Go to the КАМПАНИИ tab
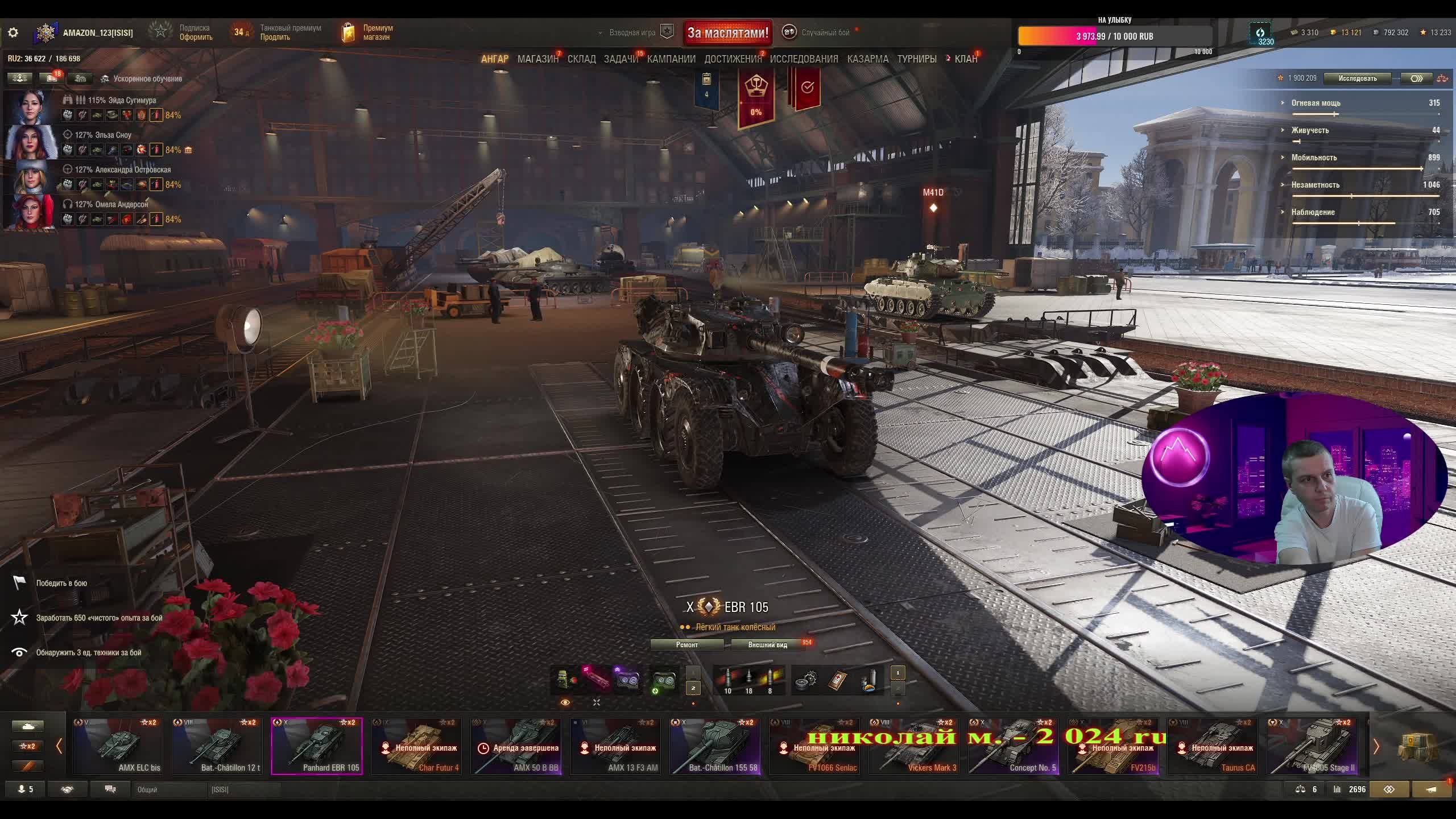1456x819 pixels. 671,59
